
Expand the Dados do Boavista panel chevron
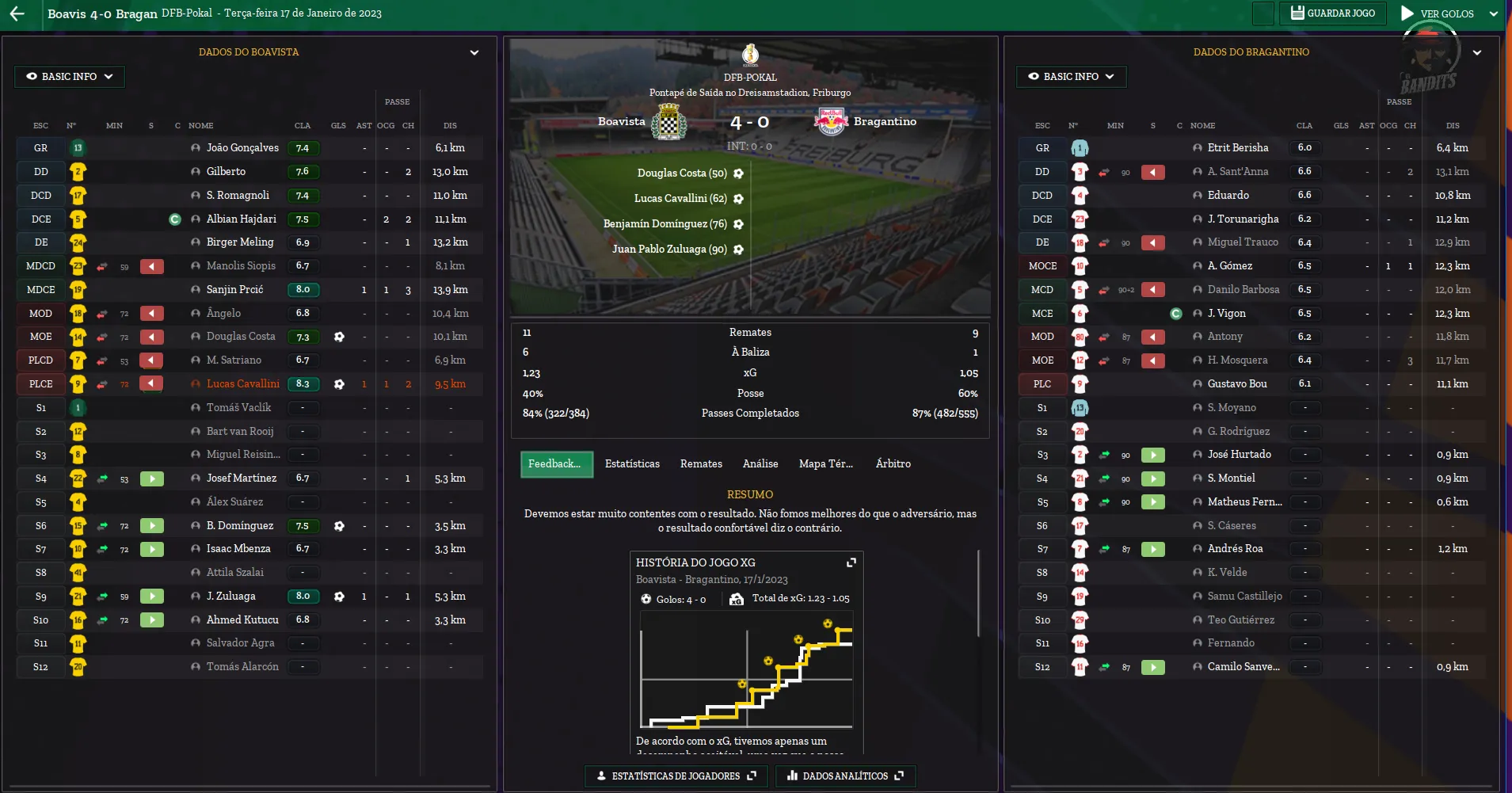point(474,53)
